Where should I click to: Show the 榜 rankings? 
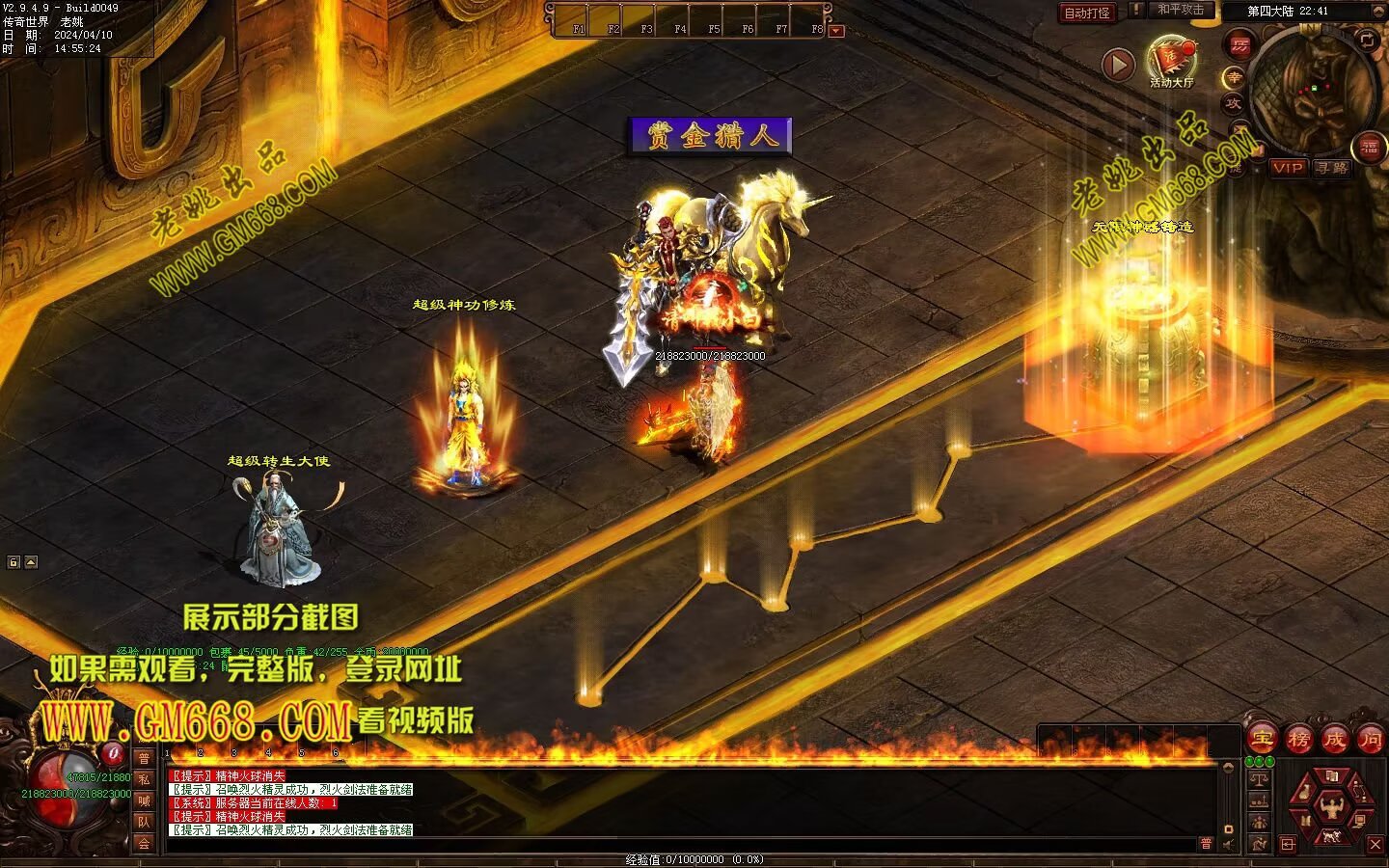coord(1299,739)
